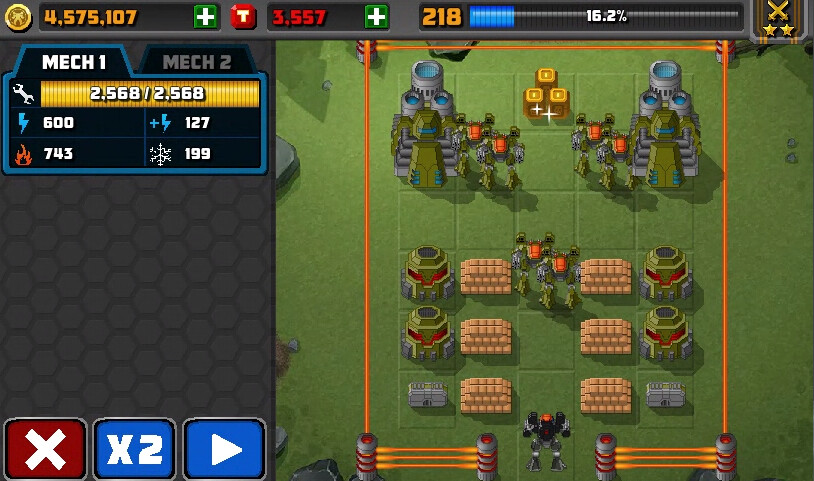Open the crossed swords rank badge
814x481 pixels.
(x=778, y=19)
